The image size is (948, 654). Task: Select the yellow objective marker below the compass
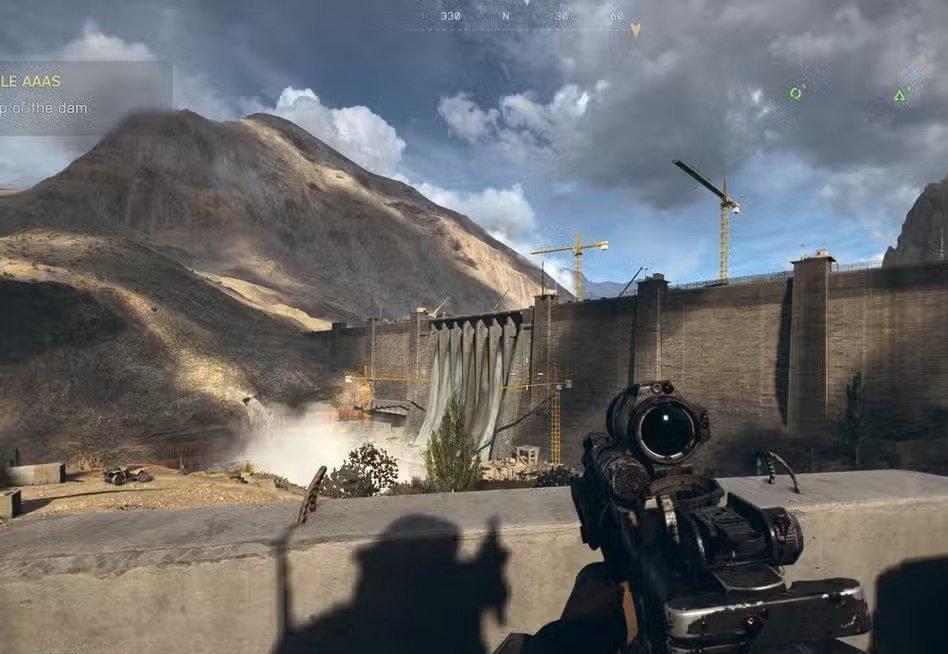tap(634, 31)
